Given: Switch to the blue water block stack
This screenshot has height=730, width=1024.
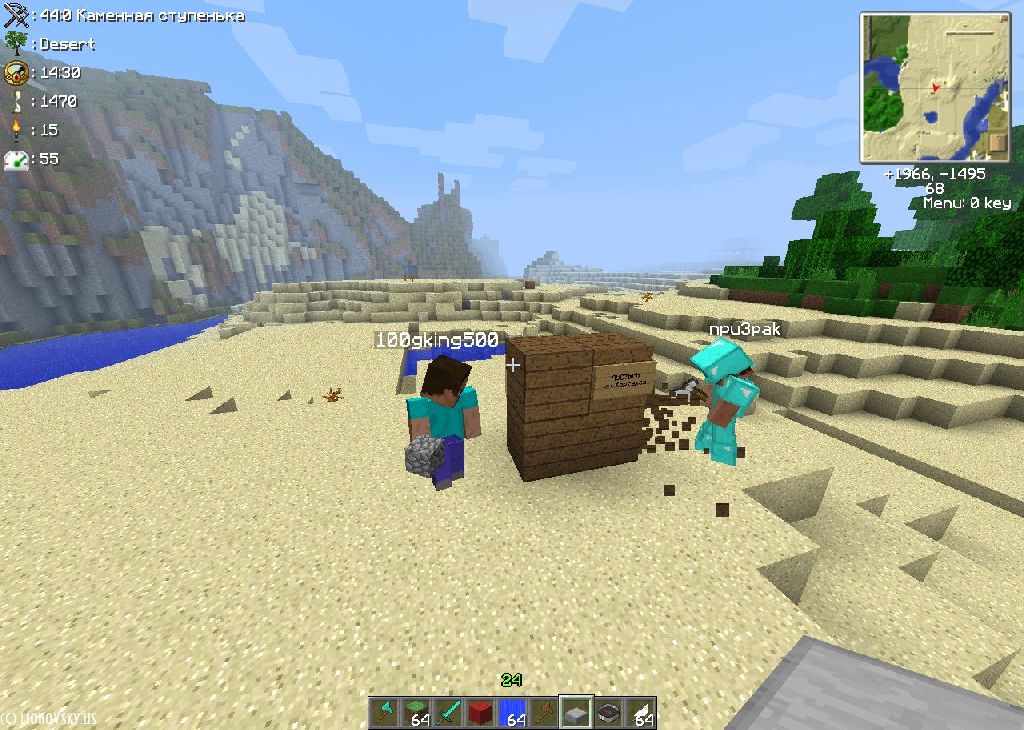Looking at the screenshot, I should pyautogui.click(x=513, y=712).
